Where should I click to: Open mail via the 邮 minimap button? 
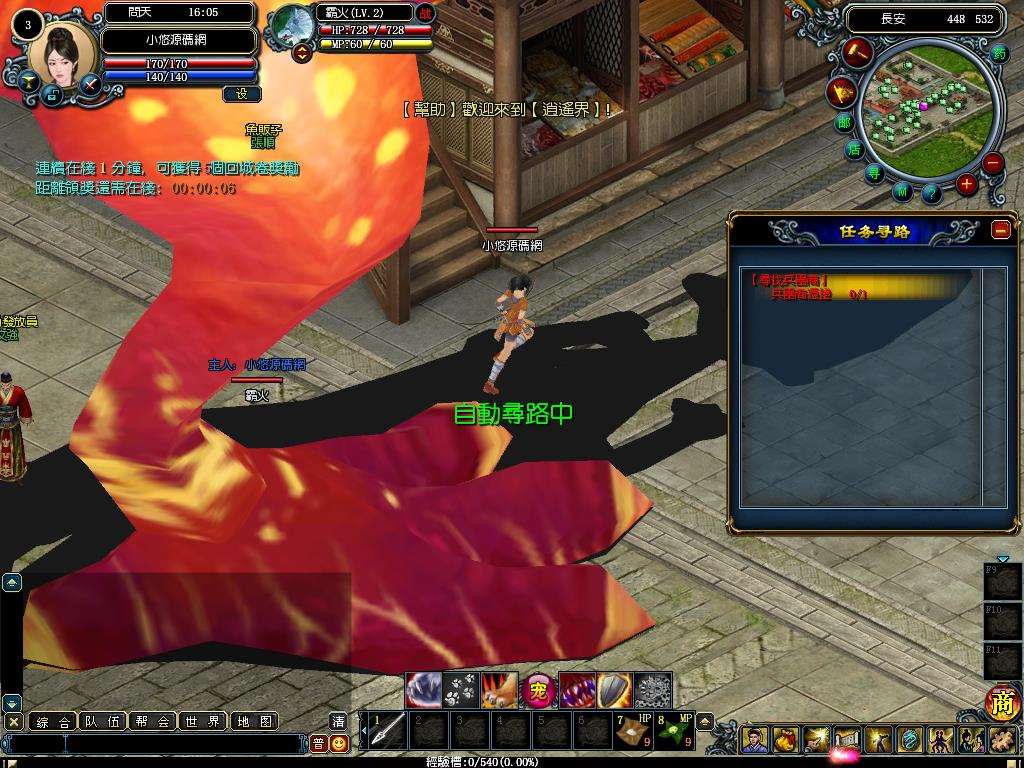pyautogui.click(x=845, y=123)
